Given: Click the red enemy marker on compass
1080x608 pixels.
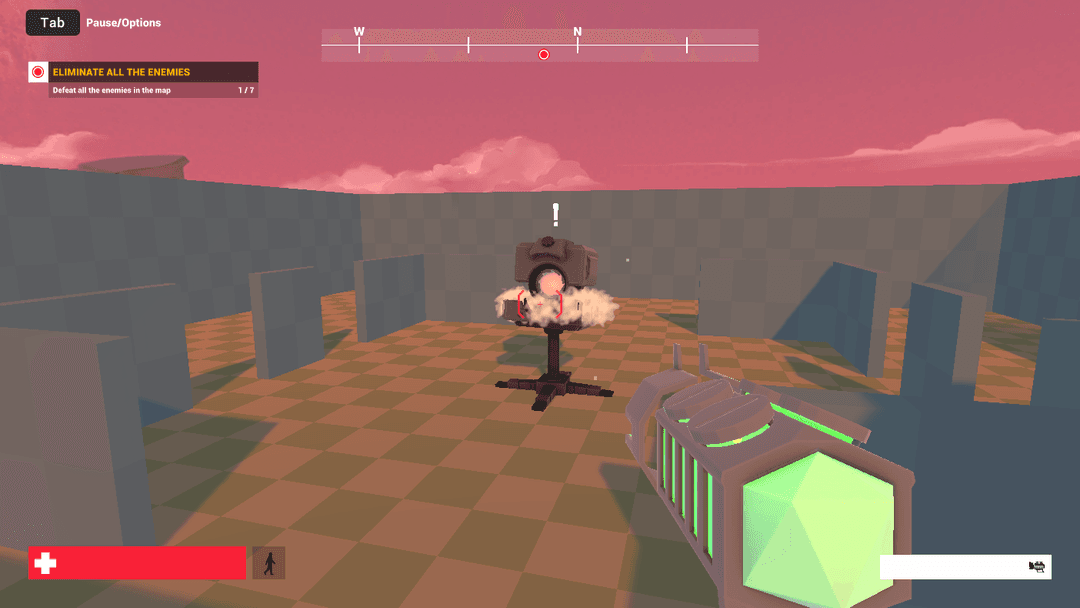Looking at the screenshot, I should point(544,54).
